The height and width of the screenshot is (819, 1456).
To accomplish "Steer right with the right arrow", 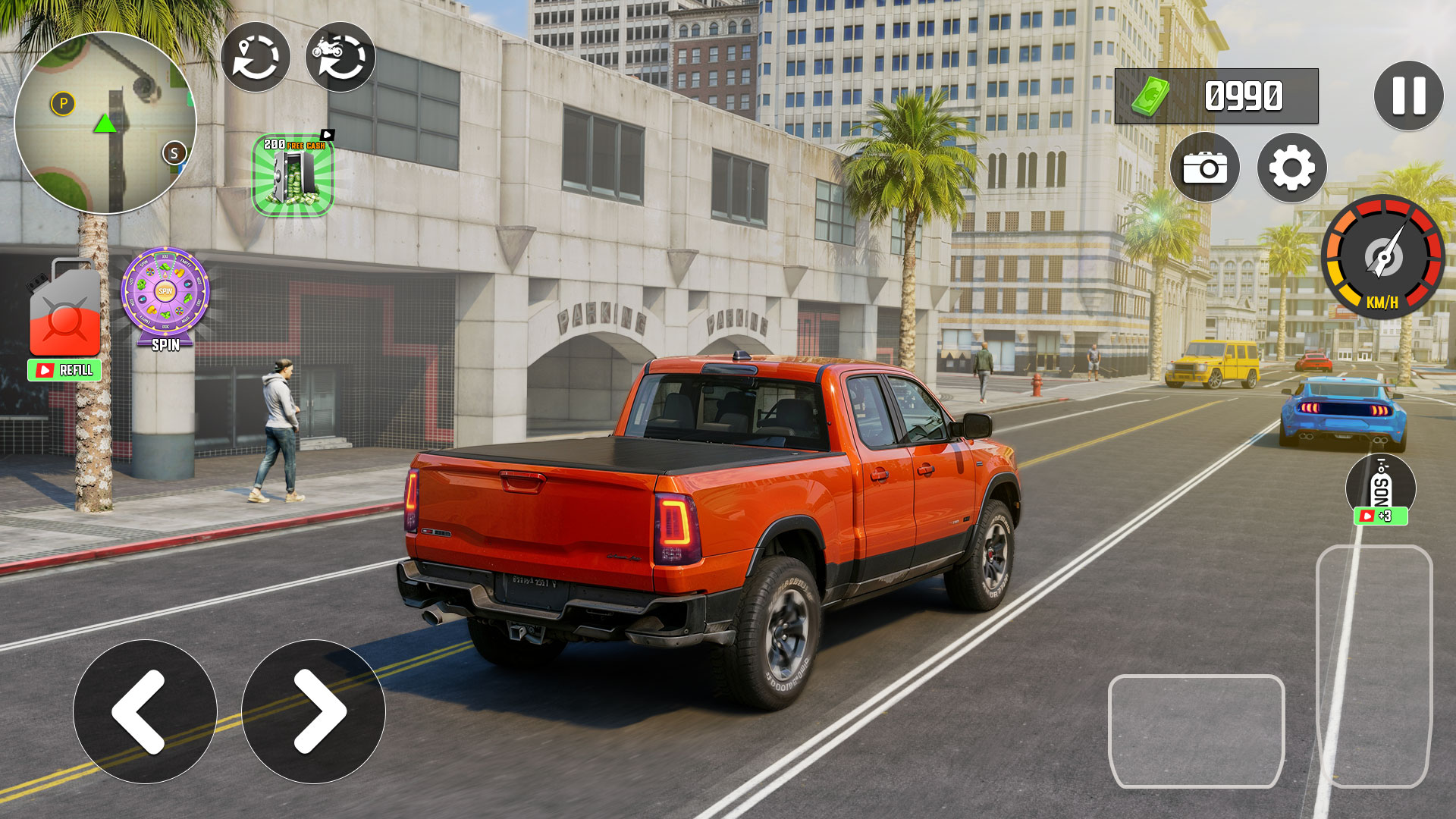I will (313, 711).
